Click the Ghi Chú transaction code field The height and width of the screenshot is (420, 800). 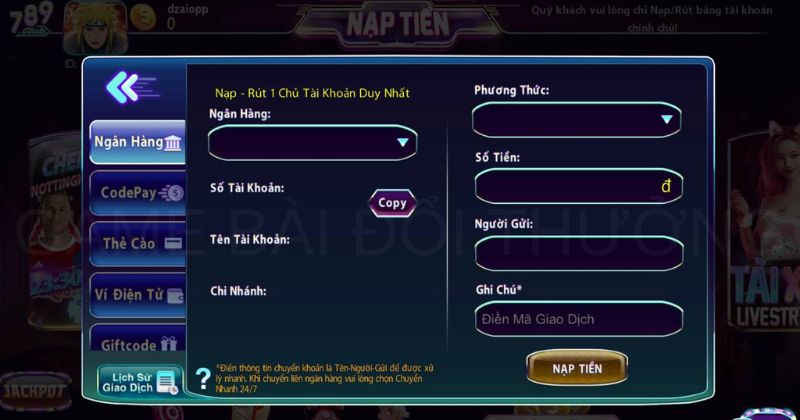tap(577, 319)
